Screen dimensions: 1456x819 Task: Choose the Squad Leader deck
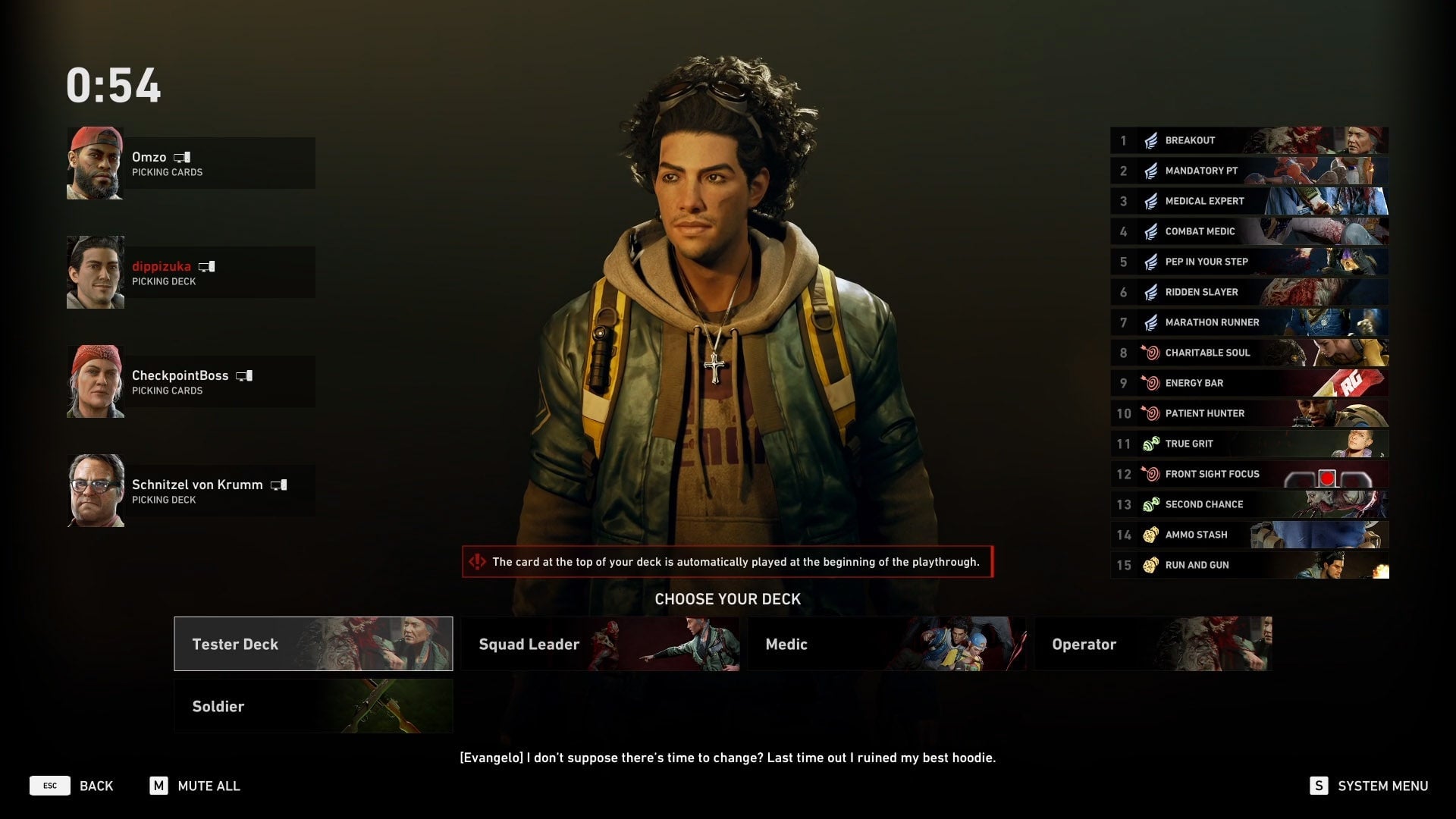[599, 644]
